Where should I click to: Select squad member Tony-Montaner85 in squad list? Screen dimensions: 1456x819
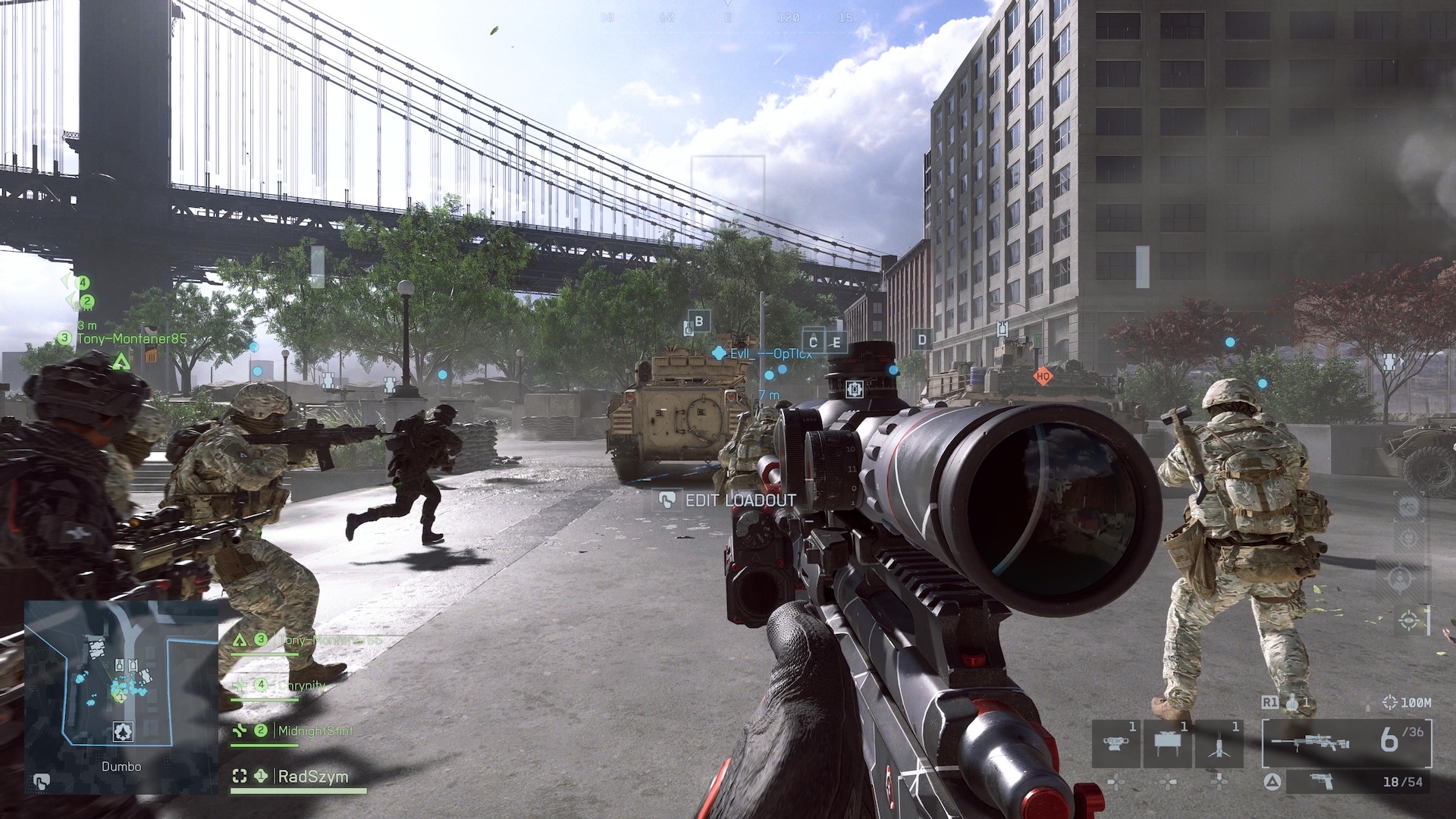(x=329, y=641)
